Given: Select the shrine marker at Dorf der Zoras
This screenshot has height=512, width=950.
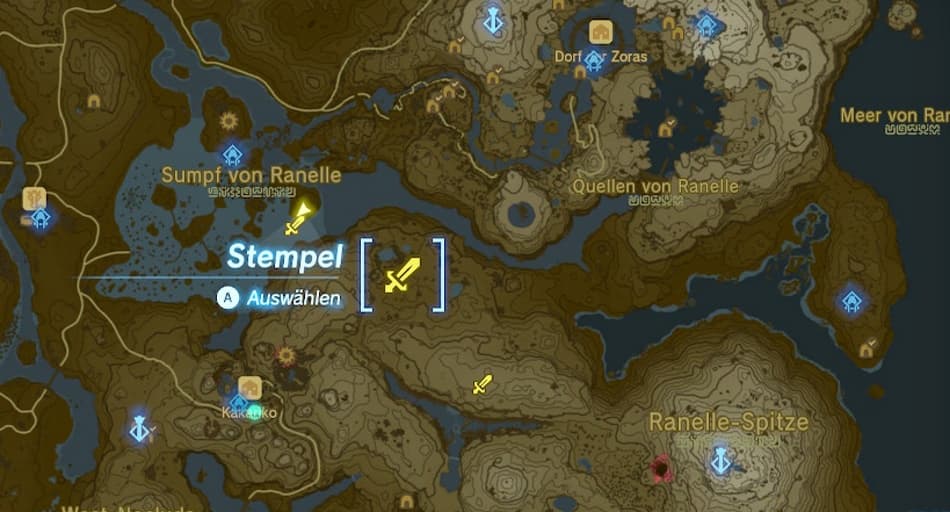Looking at the screenshot, I should 594,62.
